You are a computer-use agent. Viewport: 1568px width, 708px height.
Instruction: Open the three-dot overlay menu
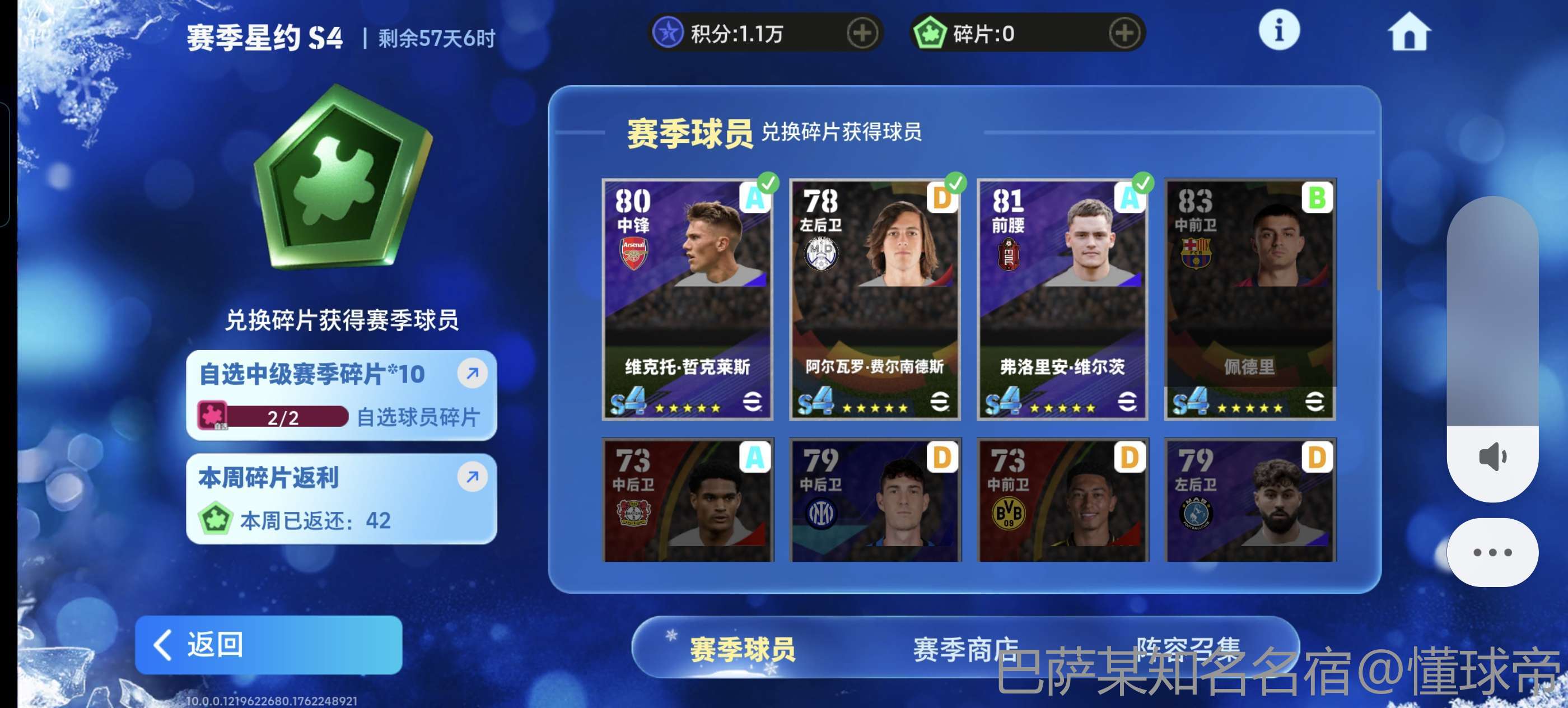[x=1491, y=552]
